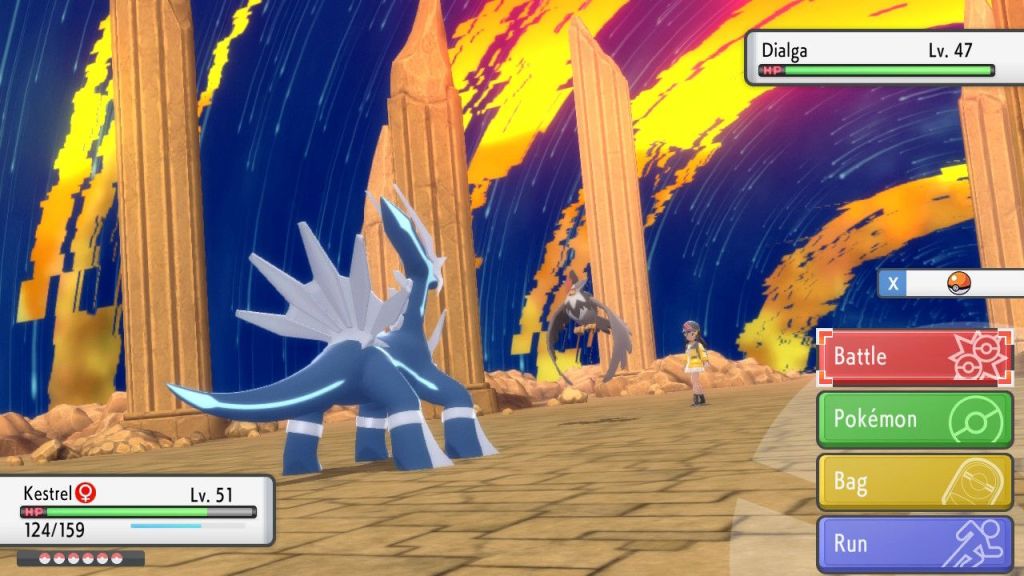Viewport: 1024px width, 576px height.
Task: Open the yellow Bag menu
Action: point(915,482)
